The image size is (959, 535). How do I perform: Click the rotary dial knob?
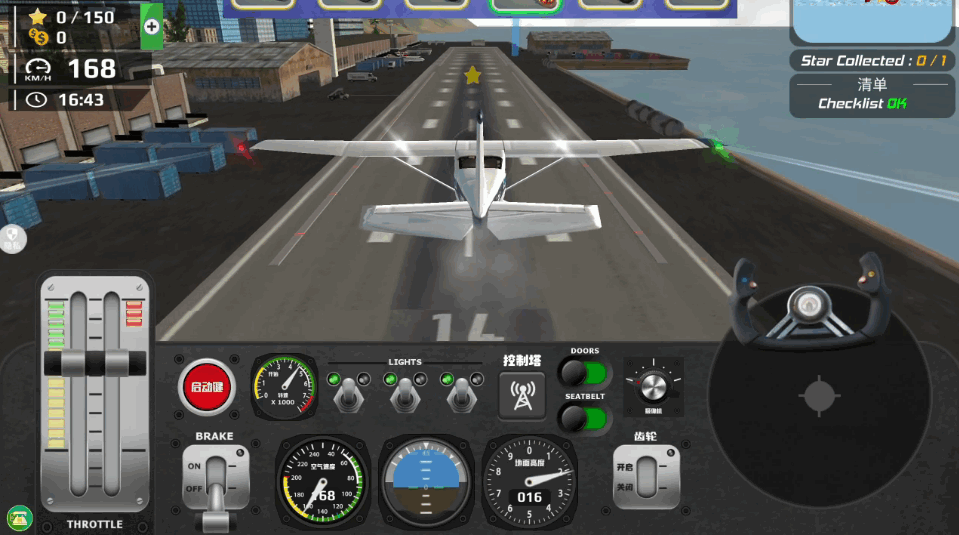click(653, 386)
